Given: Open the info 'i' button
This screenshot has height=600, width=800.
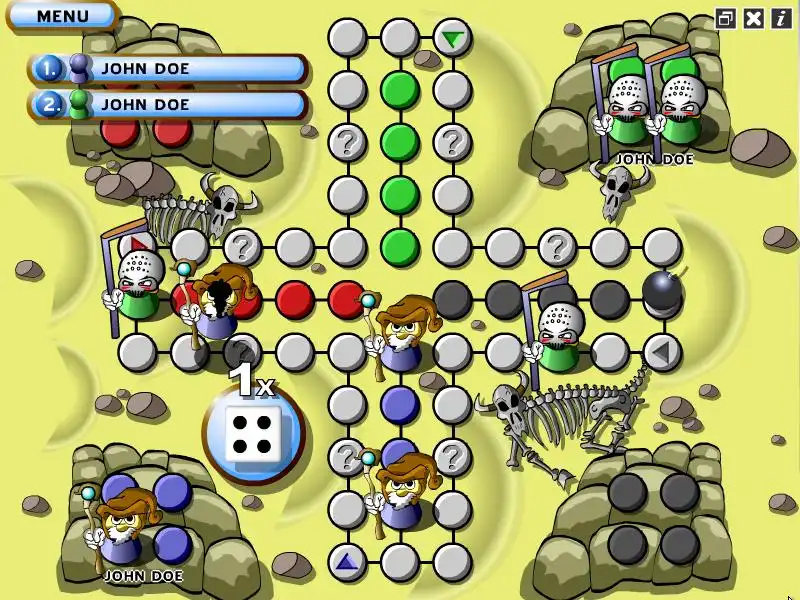Looking at the screenshot, I should coord(779,18).
